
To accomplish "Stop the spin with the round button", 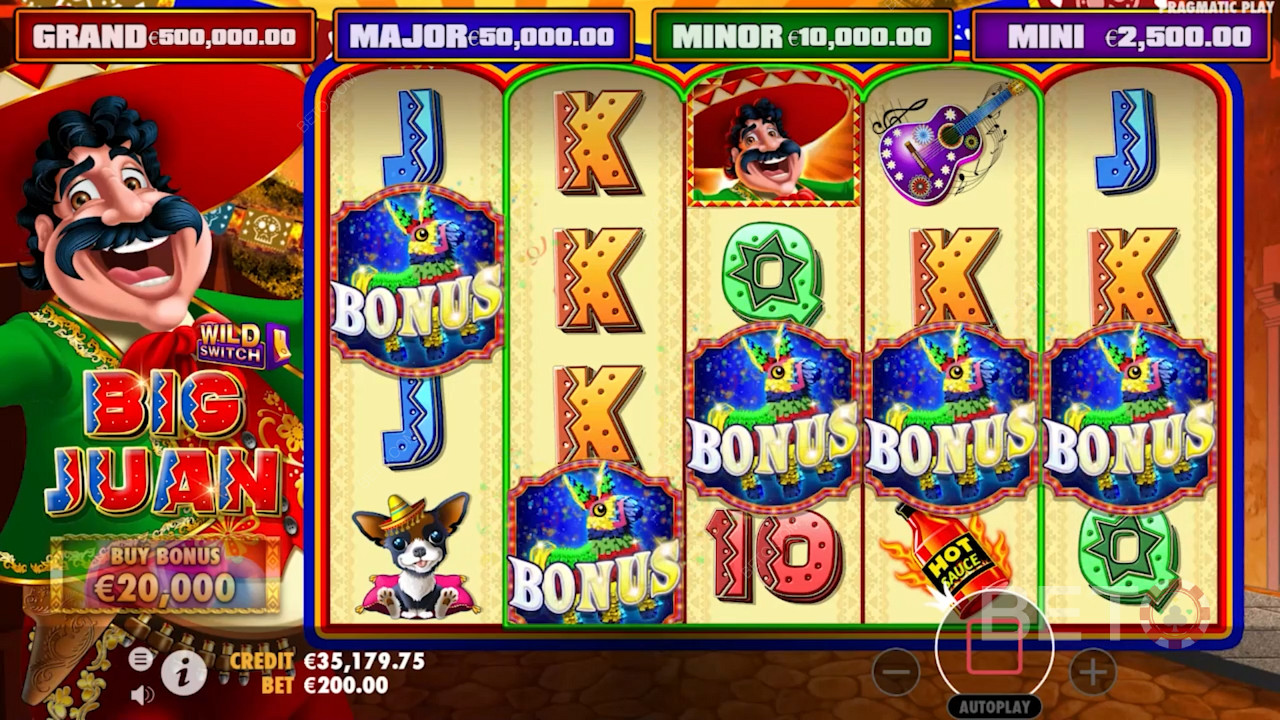I will pos(994,646).
